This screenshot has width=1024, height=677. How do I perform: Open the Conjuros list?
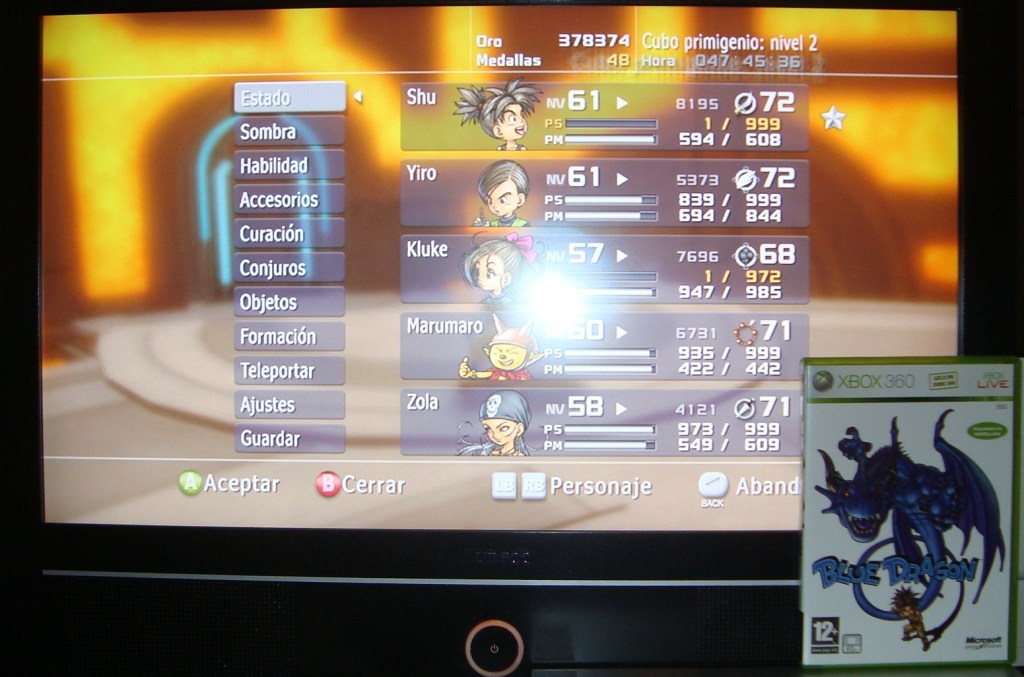289,268
